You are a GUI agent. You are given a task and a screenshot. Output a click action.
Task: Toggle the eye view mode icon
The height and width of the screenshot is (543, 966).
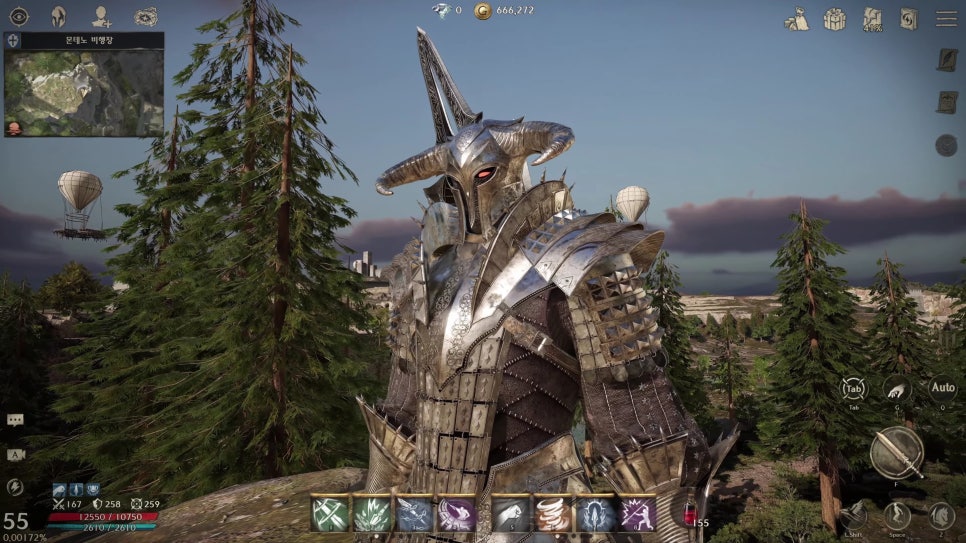[x=19, y=16]
